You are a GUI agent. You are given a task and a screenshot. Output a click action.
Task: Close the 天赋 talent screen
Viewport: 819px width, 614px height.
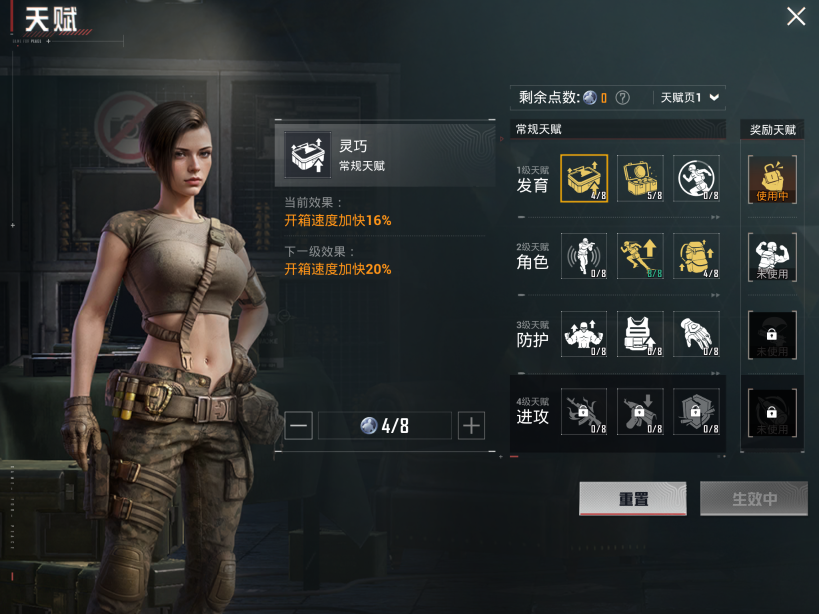point(796,17)
